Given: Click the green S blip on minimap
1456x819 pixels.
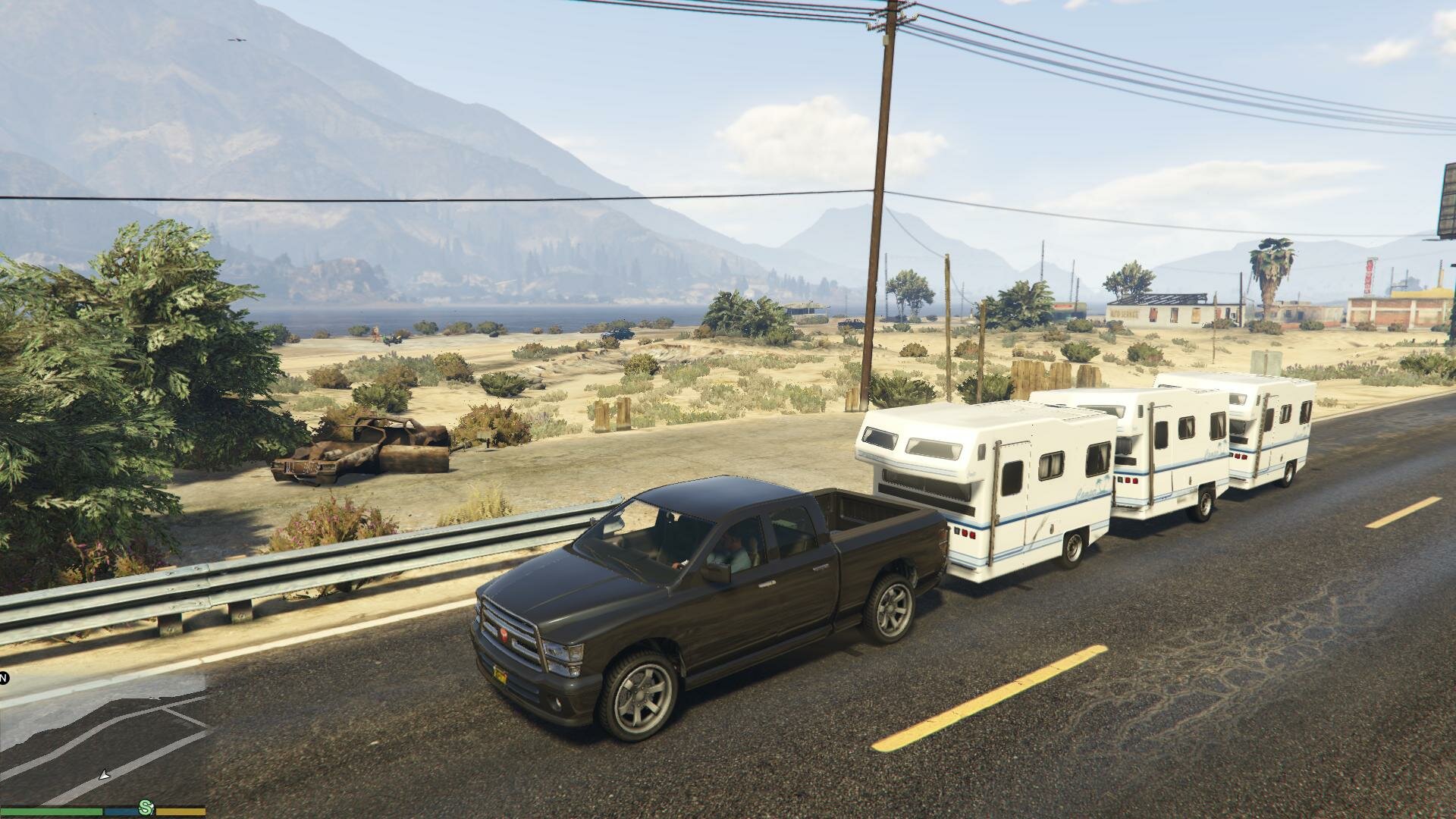Looking at the screenshot, I should pyautogui.click(x=145, y=808).
